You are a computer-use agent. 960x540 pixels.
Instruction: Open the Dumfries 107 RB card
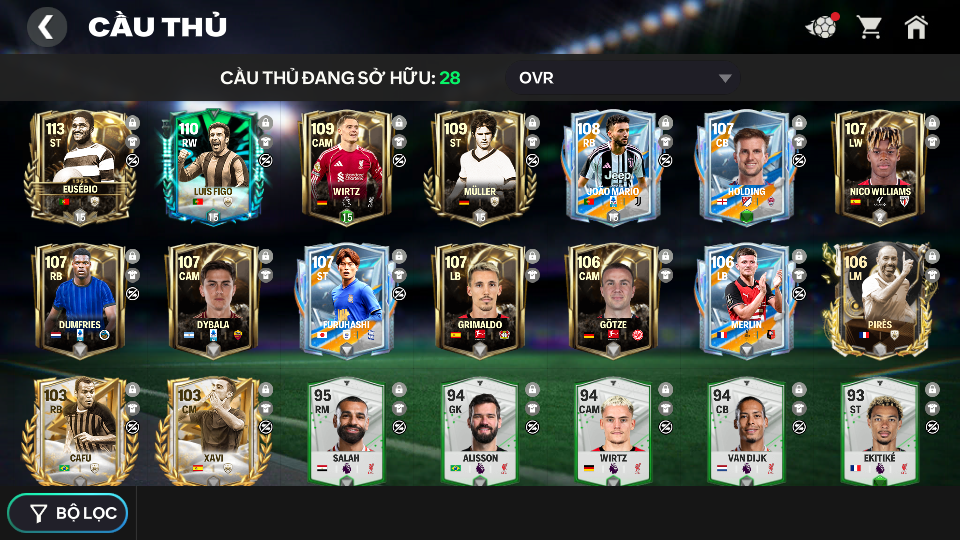coord(78,299)
